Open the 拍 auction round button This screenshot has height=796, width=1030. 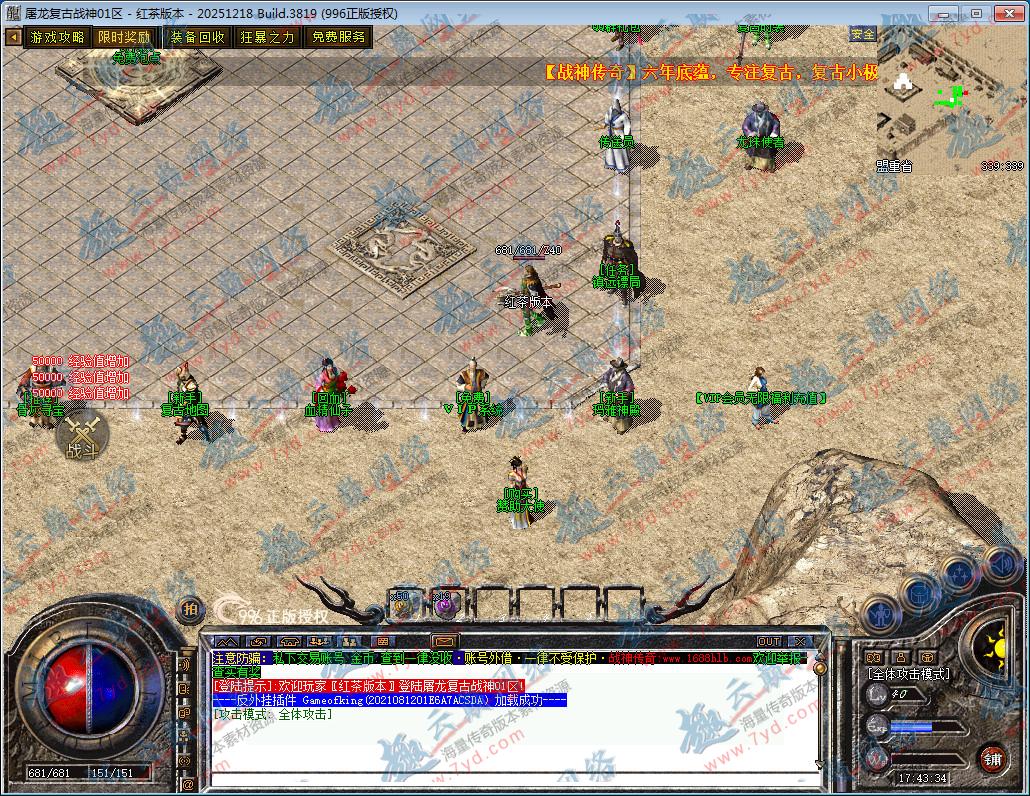(188, 609)
